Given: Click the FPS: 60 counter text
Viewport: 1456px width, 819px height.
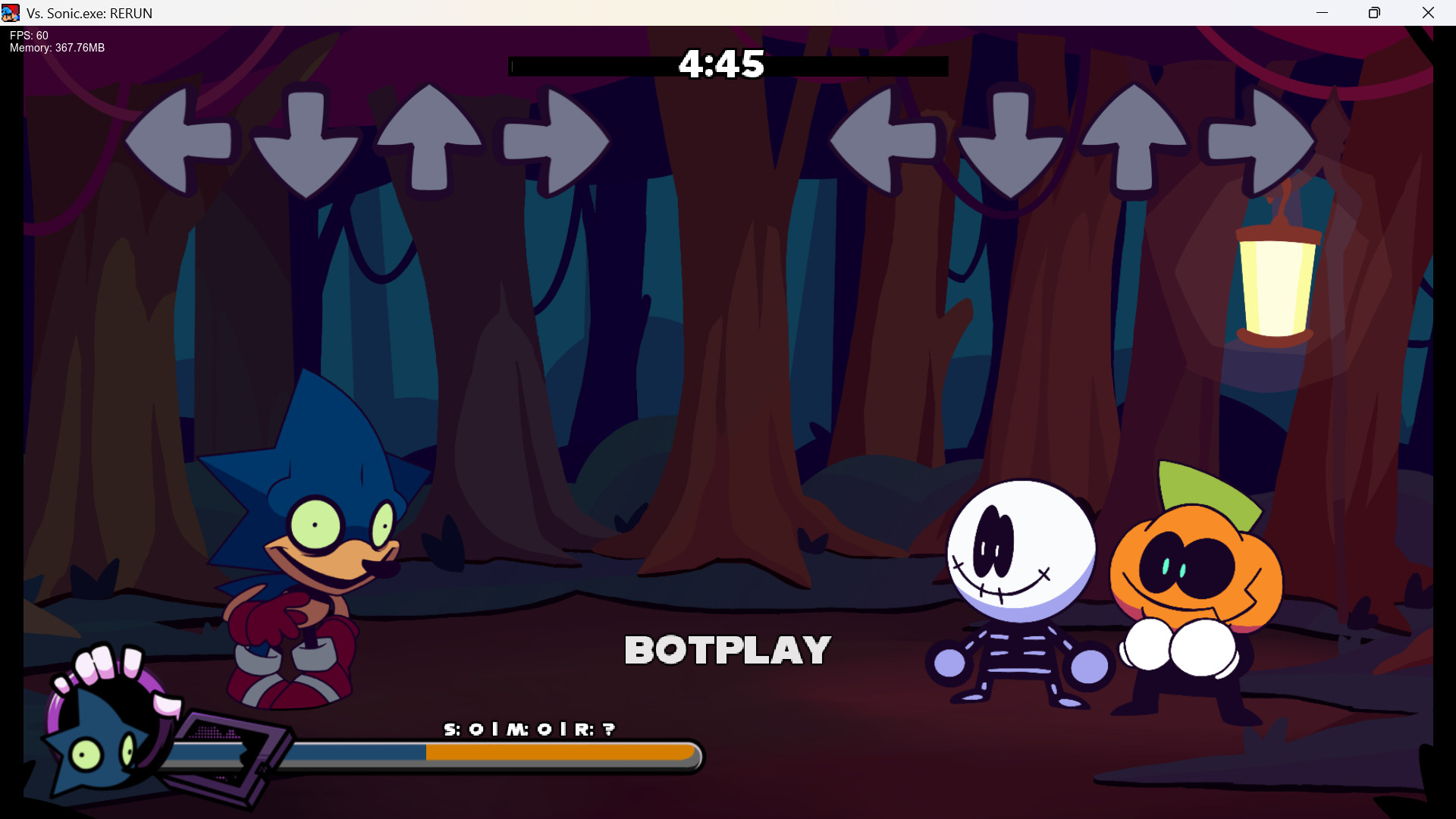Looking at the screenshot, I should 27,35.
